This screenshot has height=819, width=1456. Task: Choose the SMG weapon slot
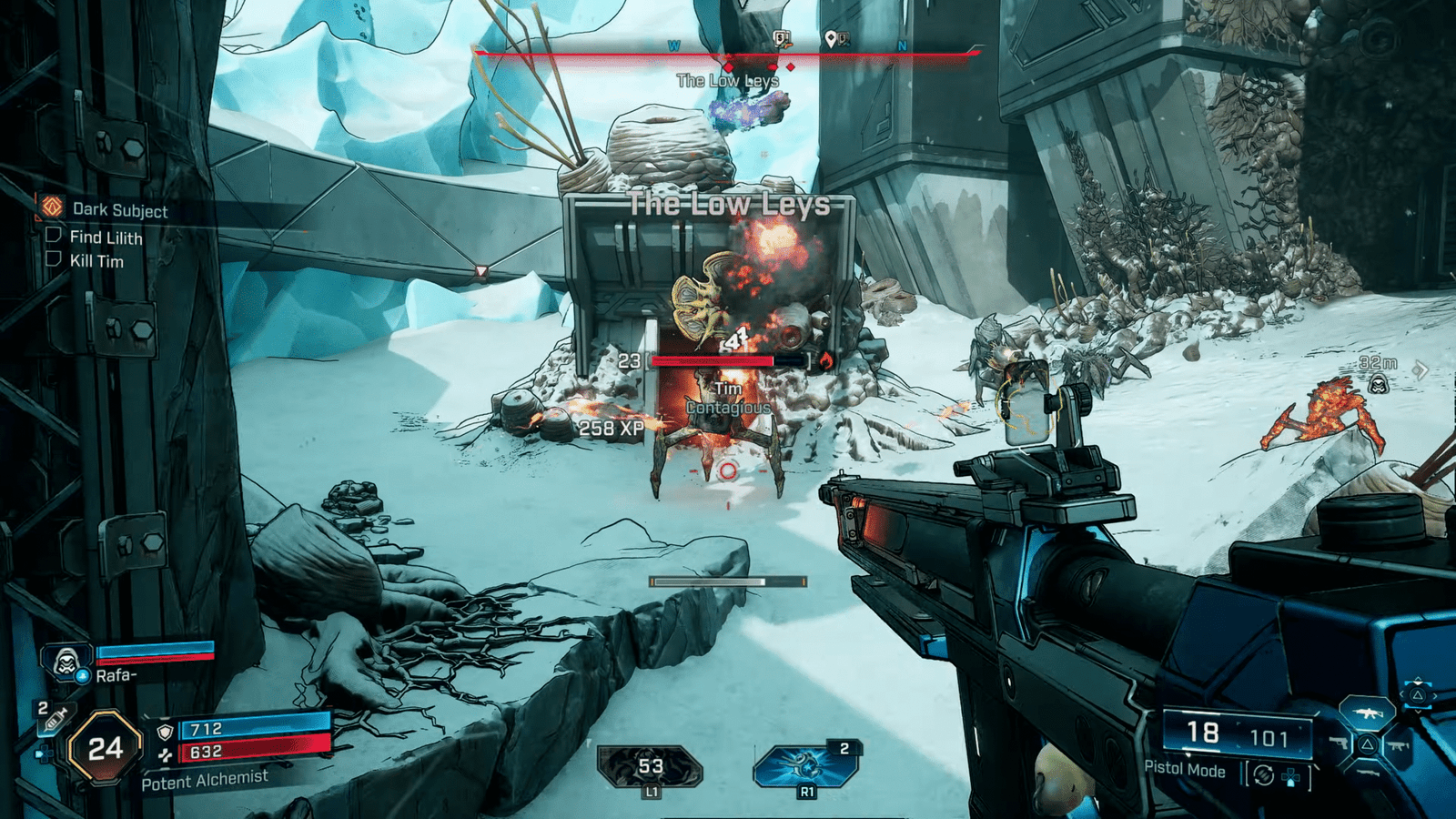coord(1399,746)
